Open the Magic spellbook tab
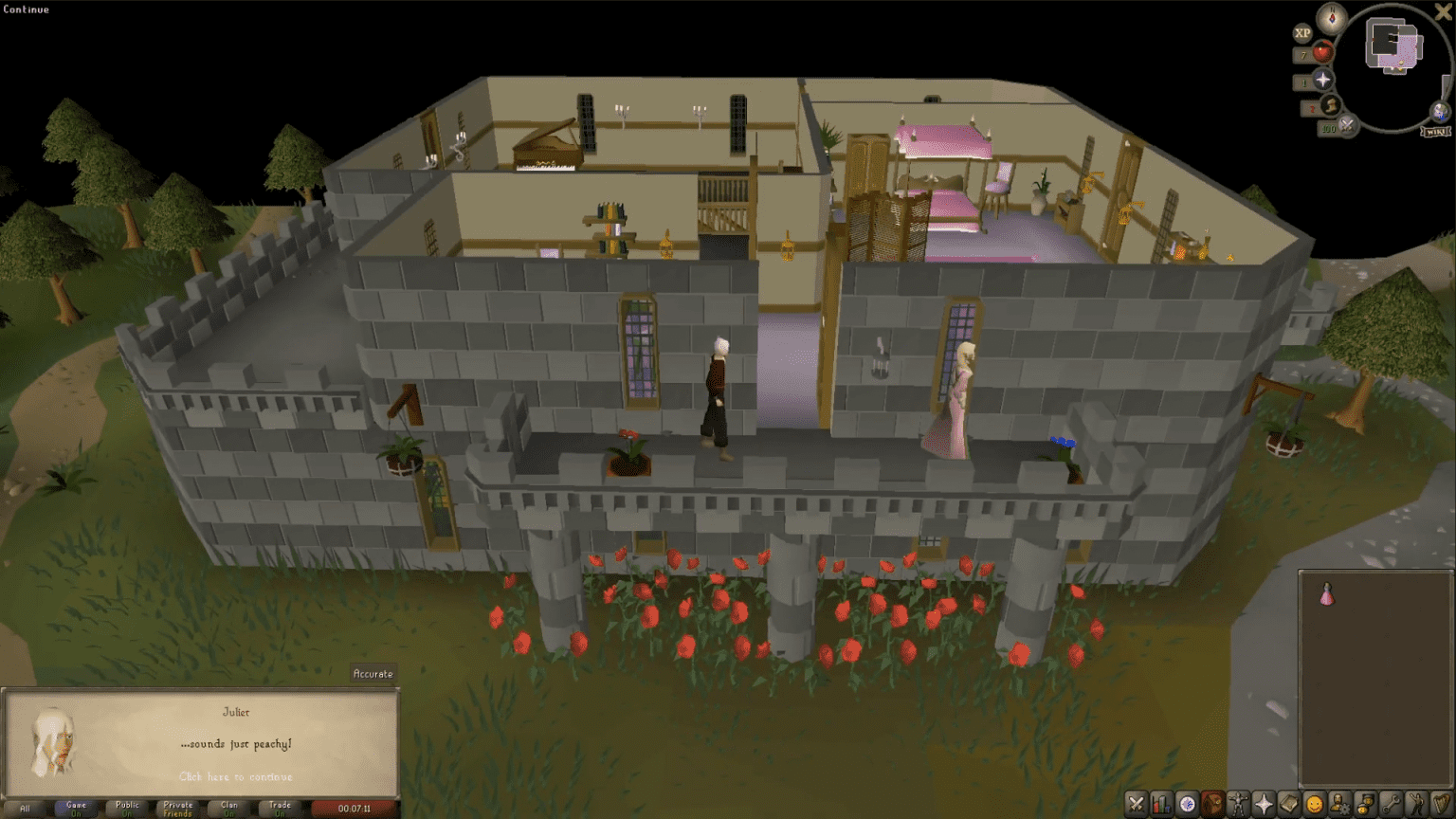Image resolution: width=1456 pixels, height=819 pixels. 1289,805
